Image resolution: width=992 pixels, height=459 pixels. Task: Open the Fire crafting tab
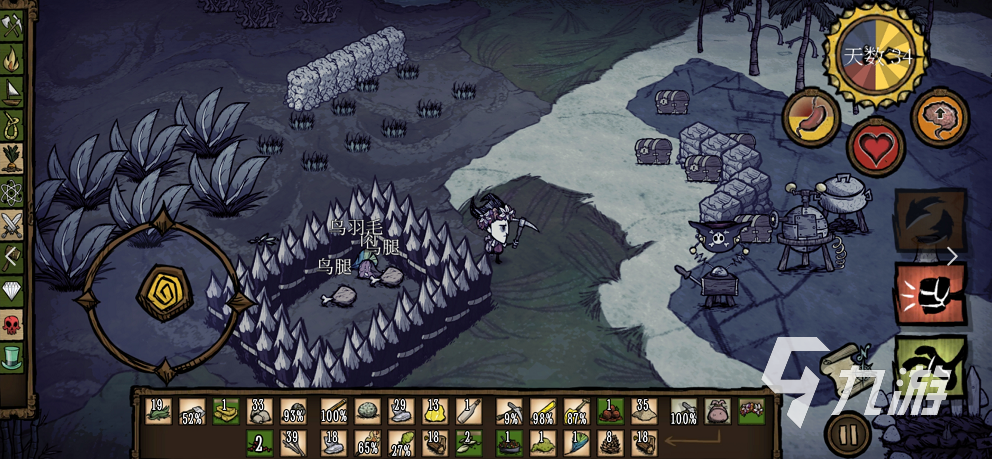12,60
